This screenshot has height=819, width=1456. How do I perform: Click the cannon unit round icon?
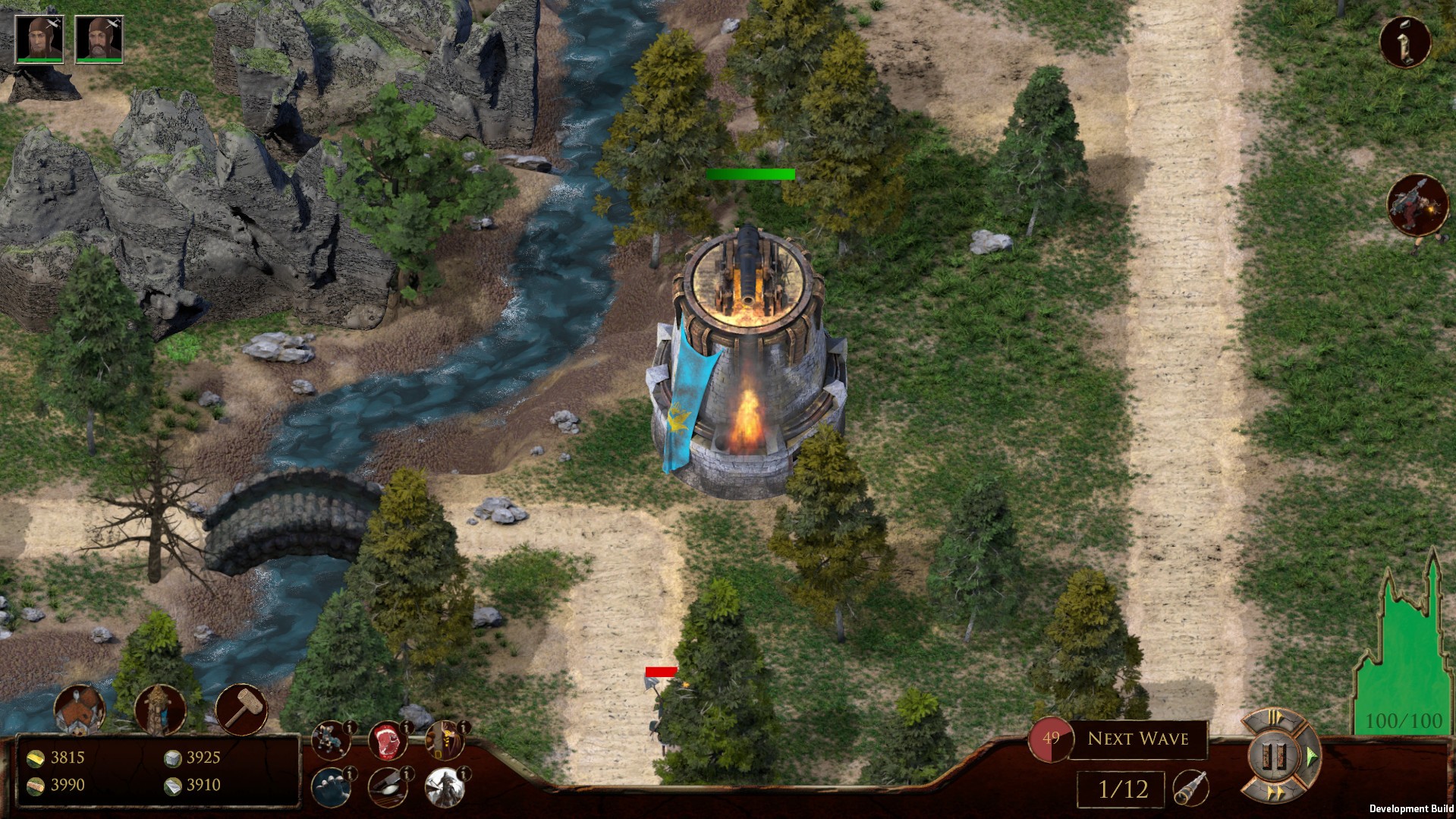tap(1417, 203)
